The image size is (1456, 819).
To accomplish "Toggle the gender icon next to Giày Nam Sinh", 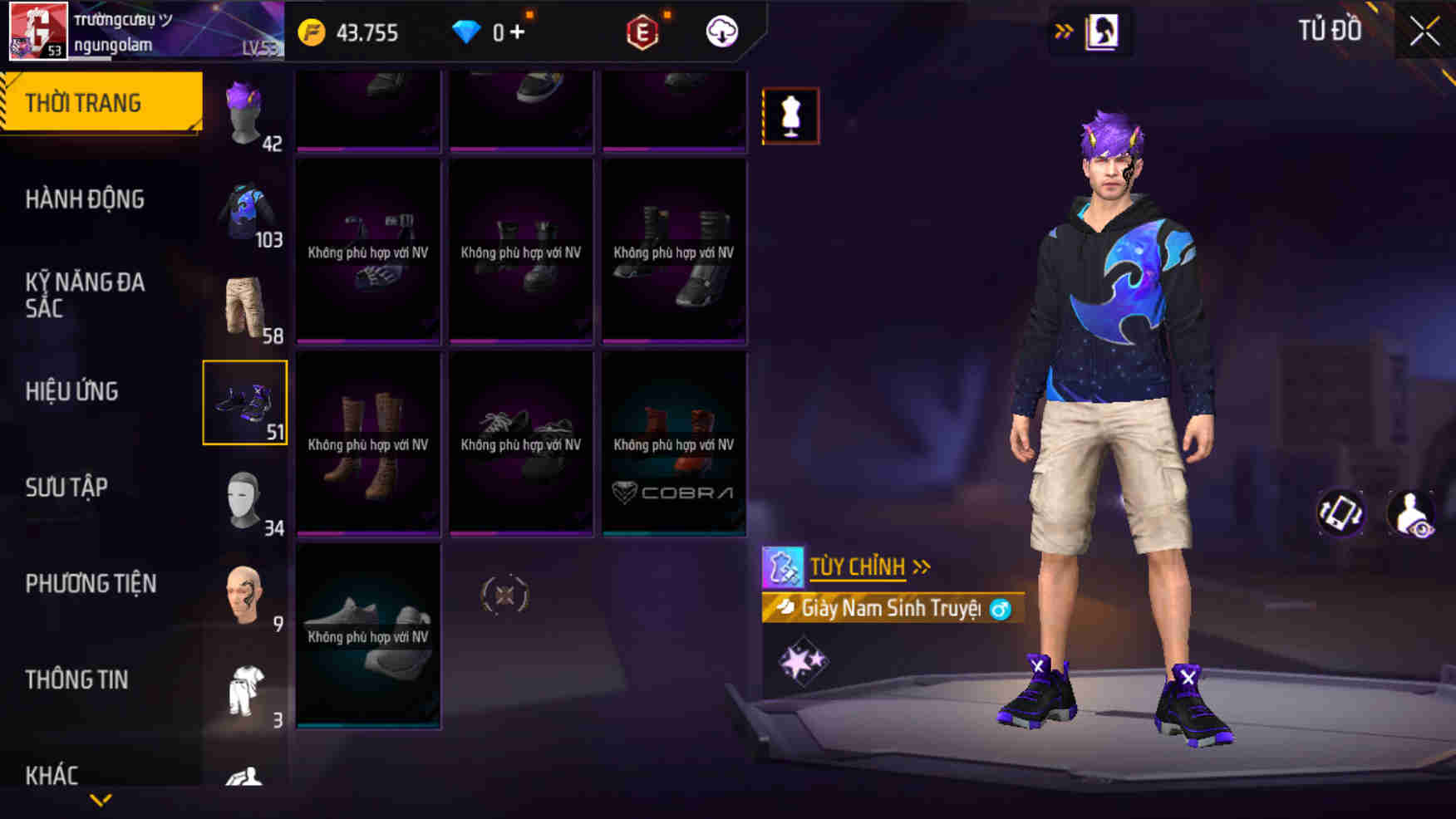I will [x=1001, y=608].
